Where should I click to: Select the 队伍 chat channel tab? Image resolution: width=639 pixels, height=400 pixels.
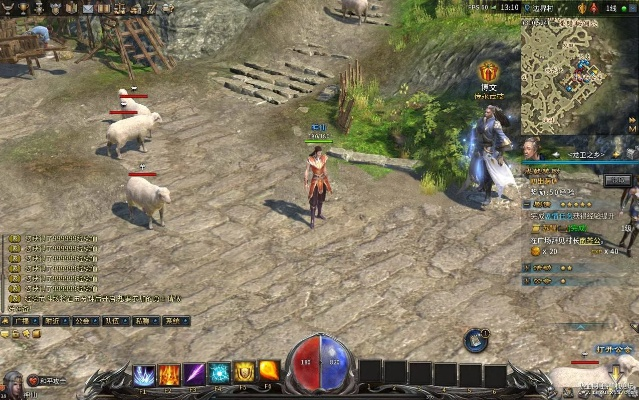[x=111, y=321]
